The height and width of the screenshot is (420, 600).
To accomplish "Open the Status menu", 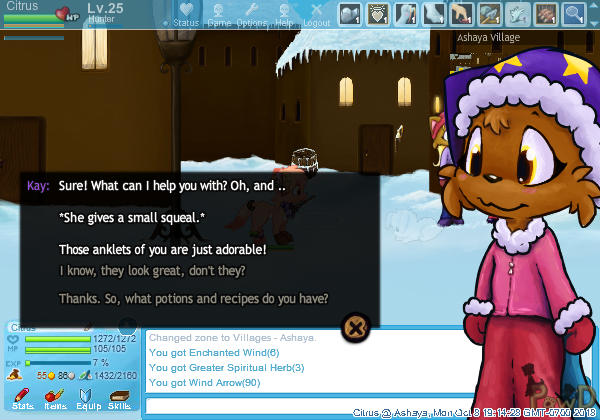I will click(x=185, y=14).
